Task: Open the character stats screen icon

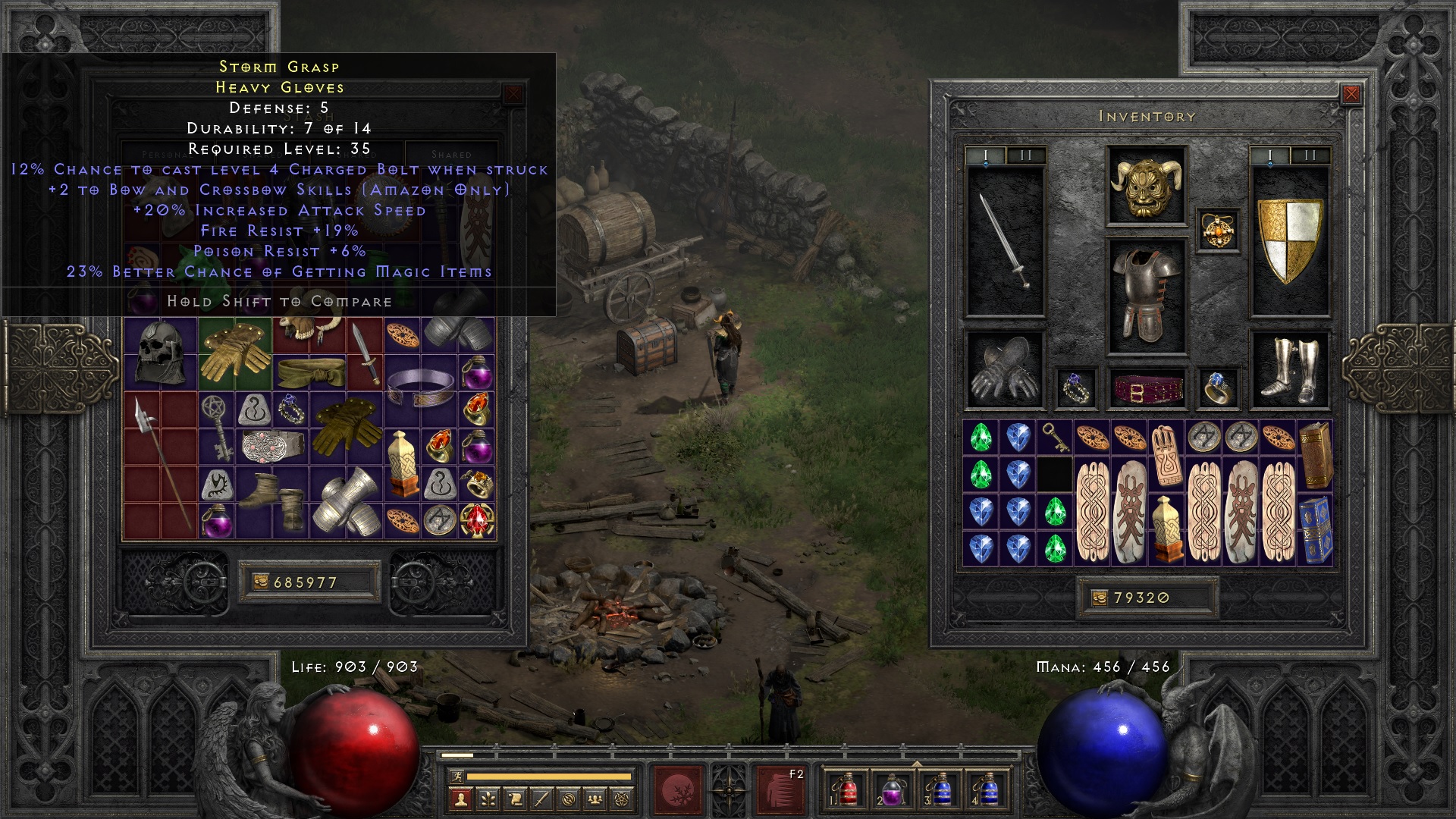Action: (x=460, y=800)
